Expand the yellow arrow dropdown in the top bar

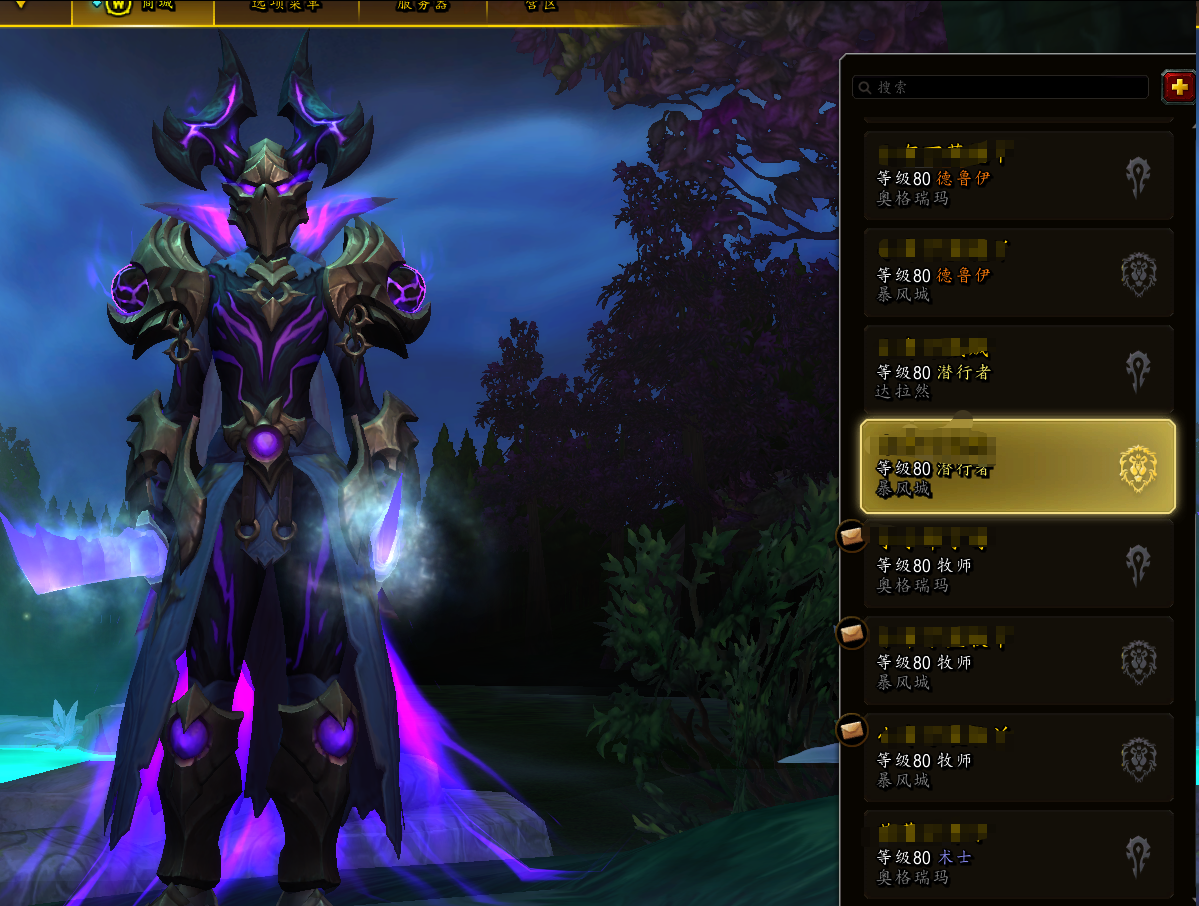coord(21,5)
